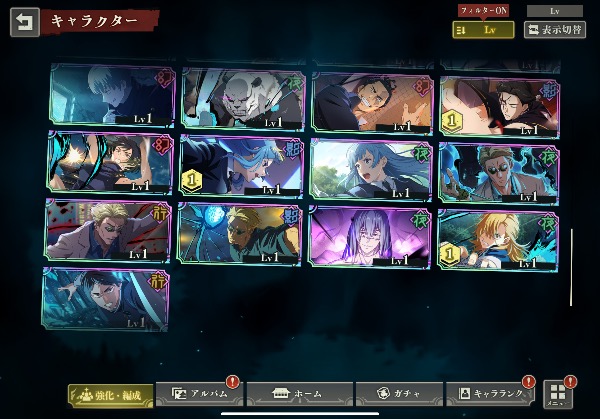
Task: Open the アルバム album tab
Action: (x=201, y=394)
